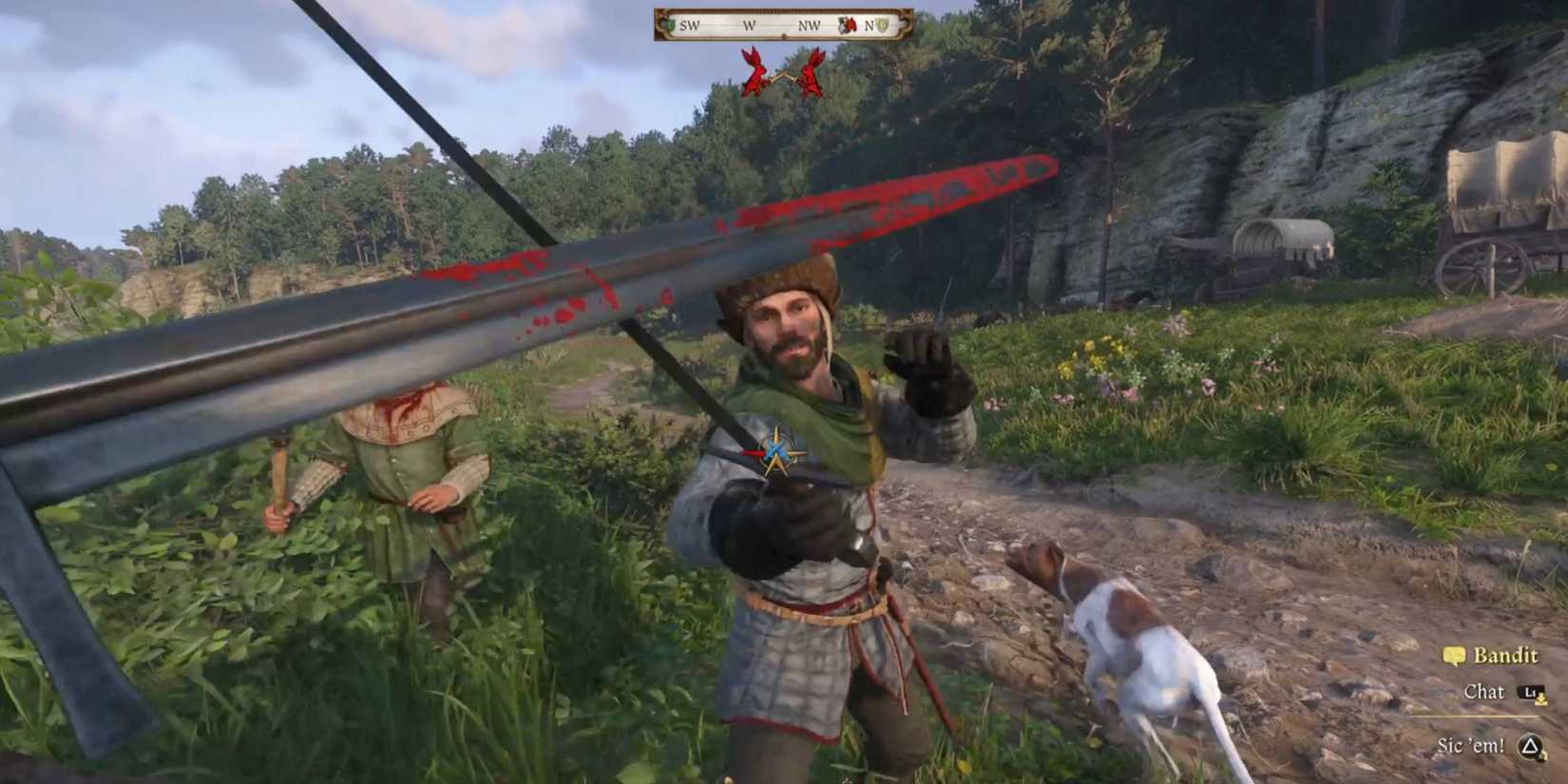Select the gold compass star crosshair on the bandit

tap(777, 452)
